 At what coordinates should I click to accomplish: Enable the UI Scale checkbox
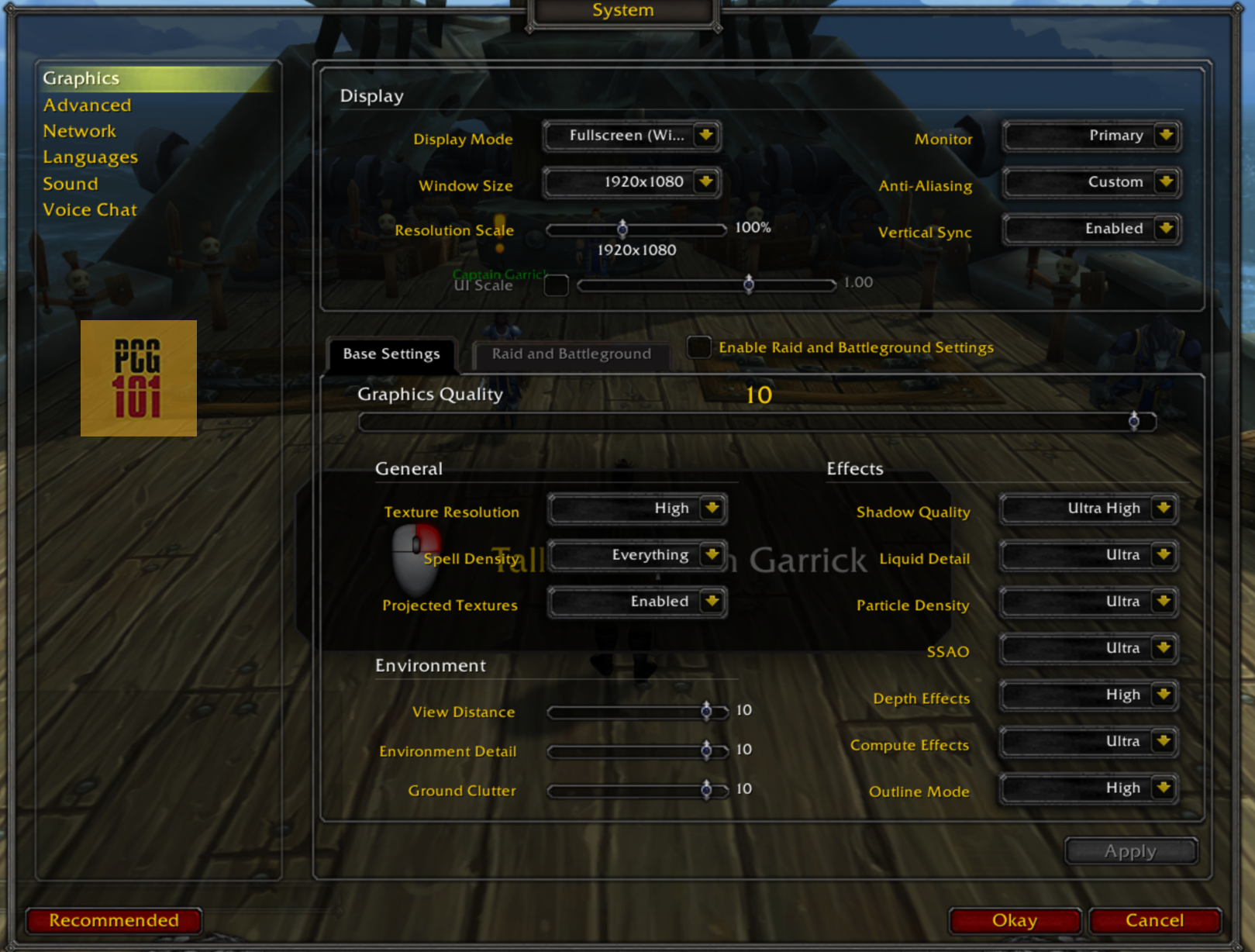(x=555, y=285)
